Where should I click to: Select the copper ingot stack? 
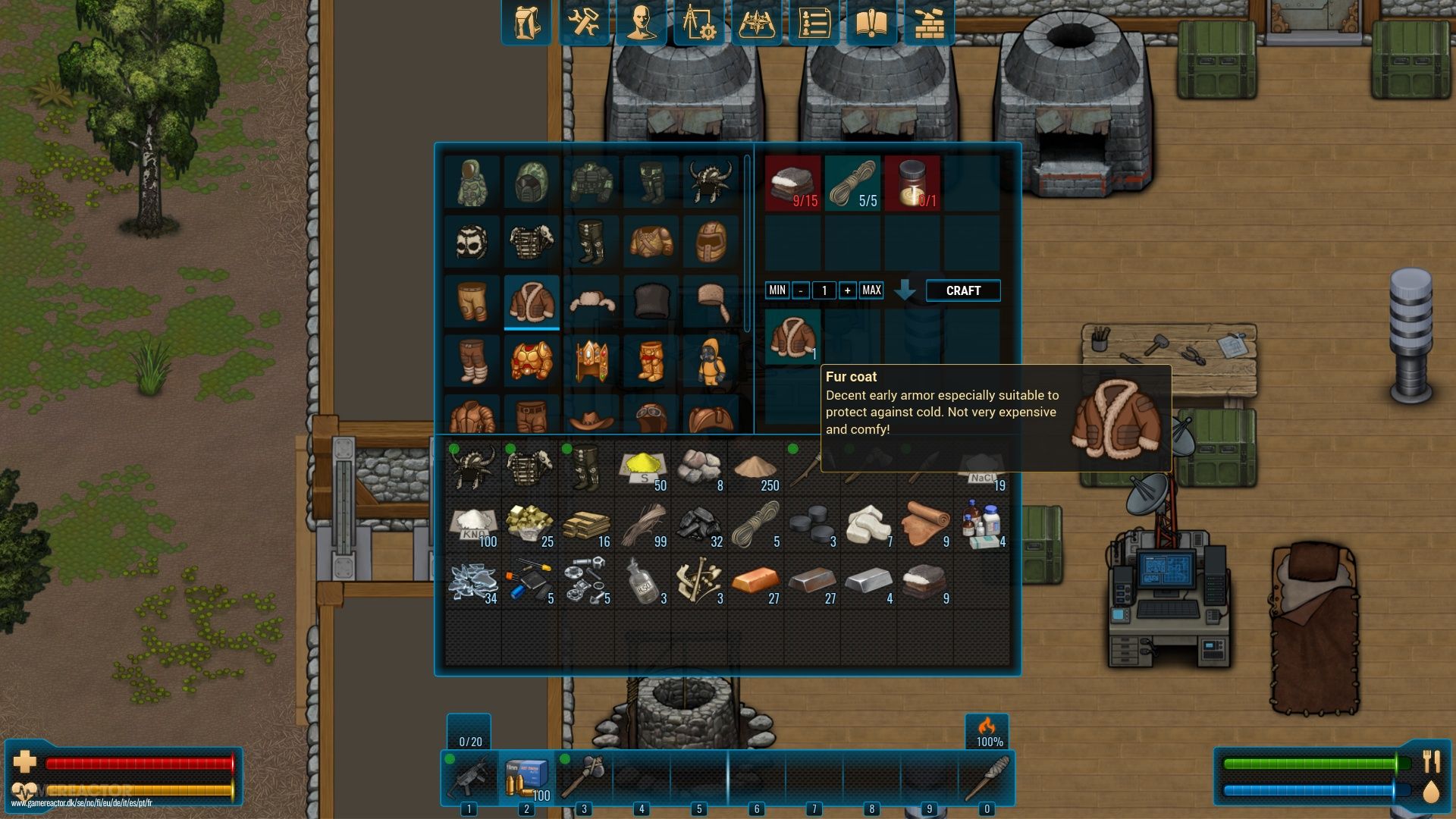click(755, 582)
